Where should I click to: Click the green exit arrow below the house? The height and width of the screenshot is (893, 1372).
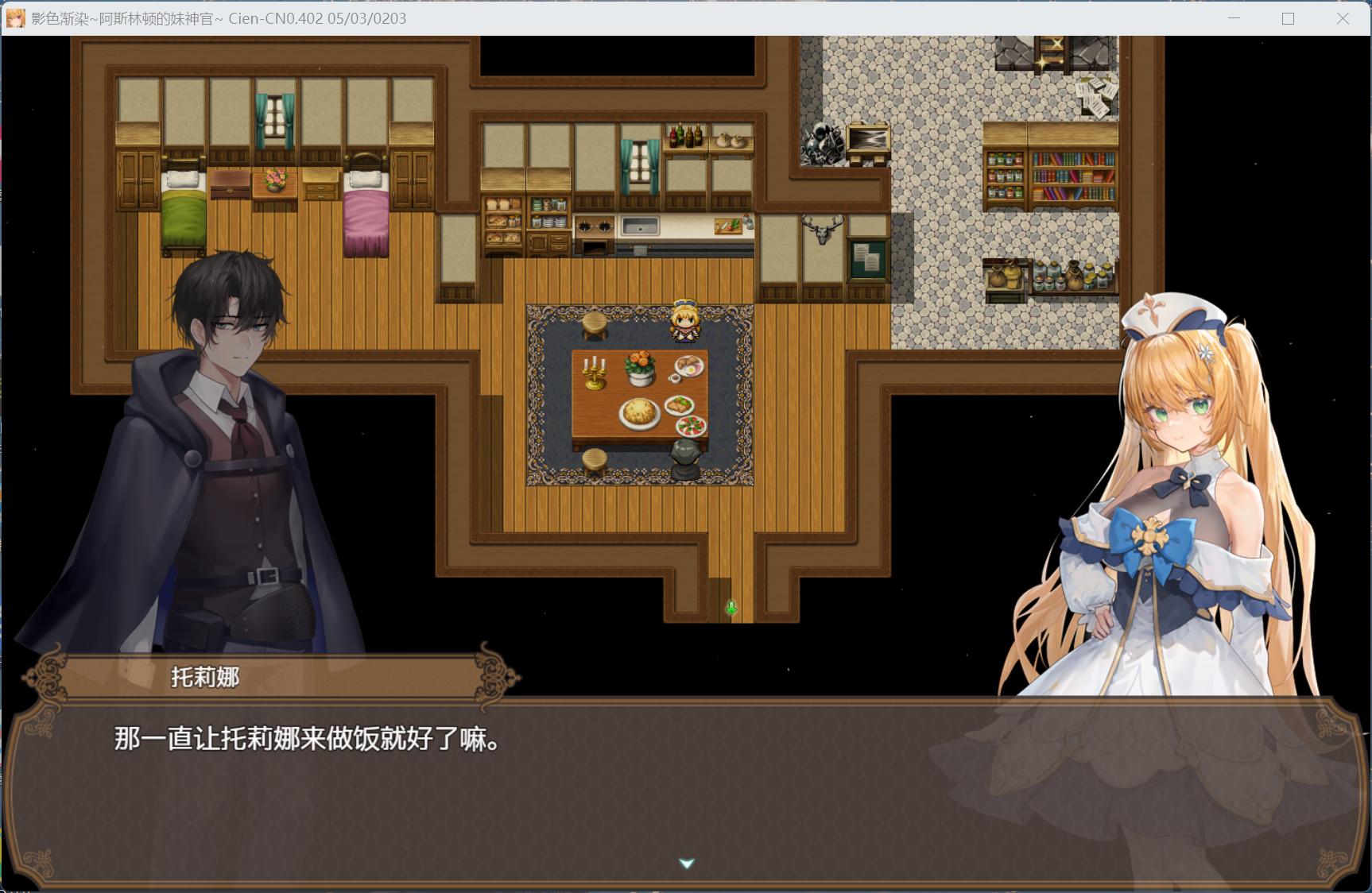point(731,608)
